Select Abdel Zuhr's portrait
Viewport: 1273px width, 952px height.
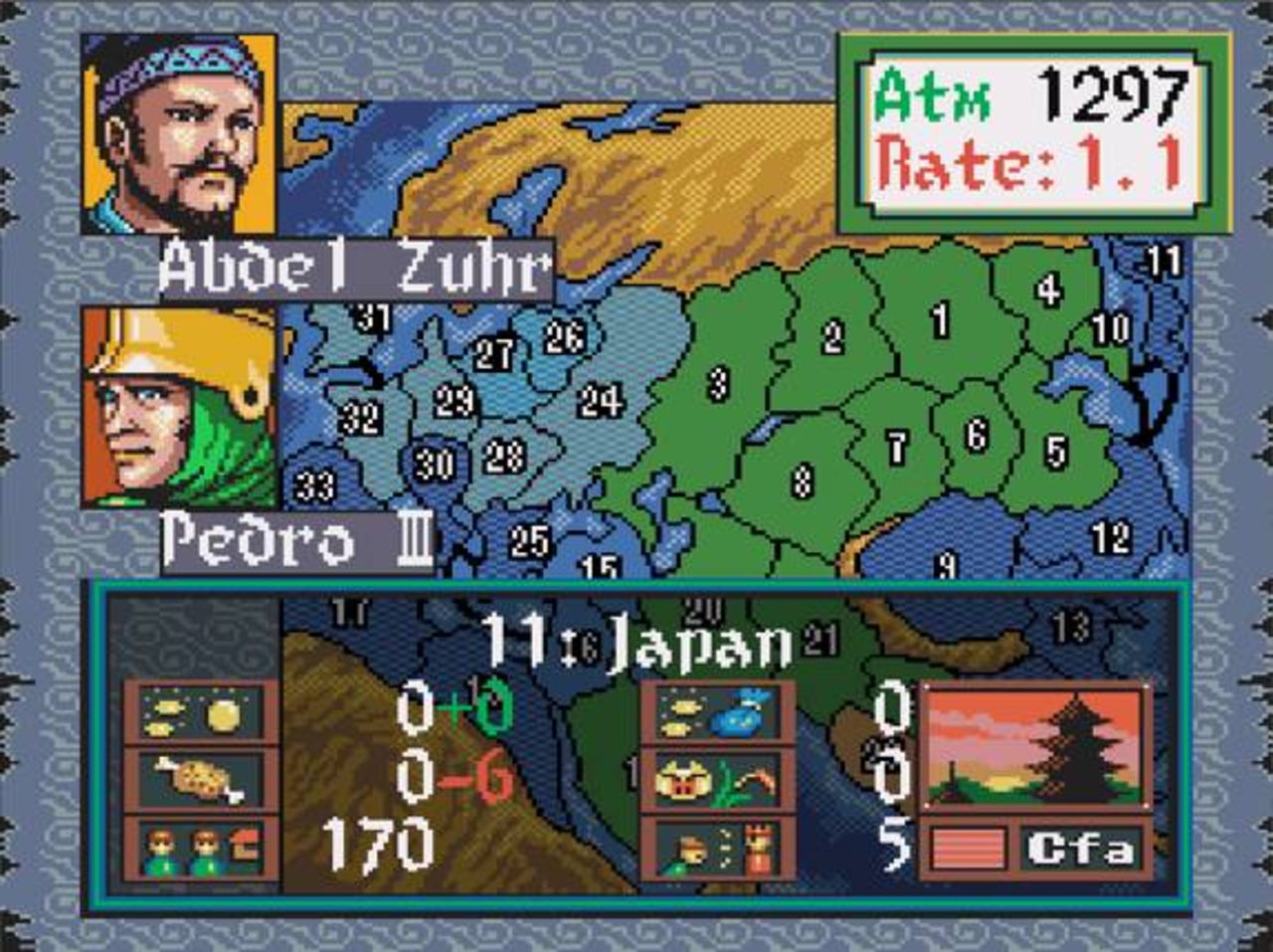[x=179, y=134]
